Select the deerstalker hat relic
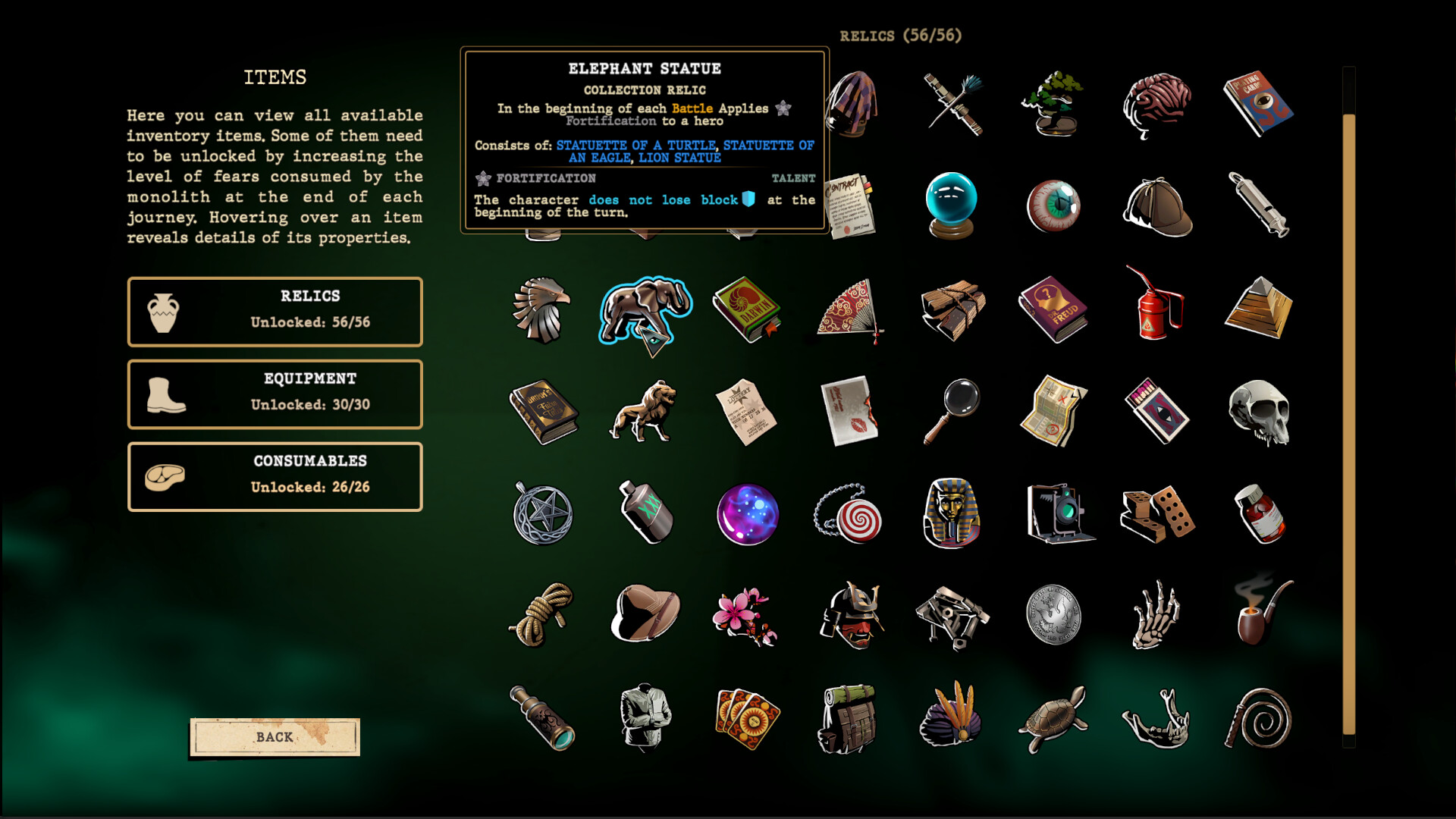Screen dimensions: 1456x819 pyautogui.click(x=1156, y=206)
